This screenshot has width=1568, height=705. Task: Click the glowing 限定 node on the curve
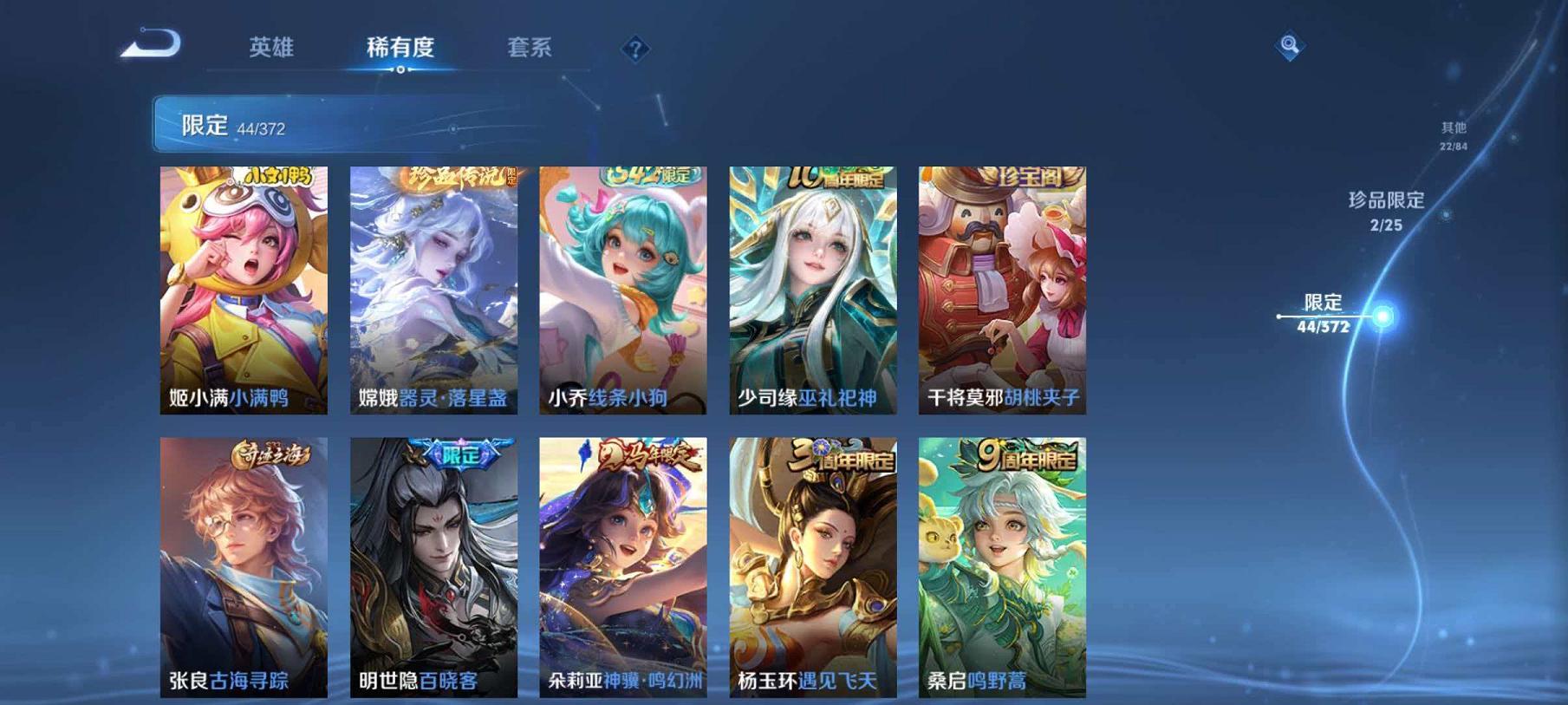click(1384, 317)
